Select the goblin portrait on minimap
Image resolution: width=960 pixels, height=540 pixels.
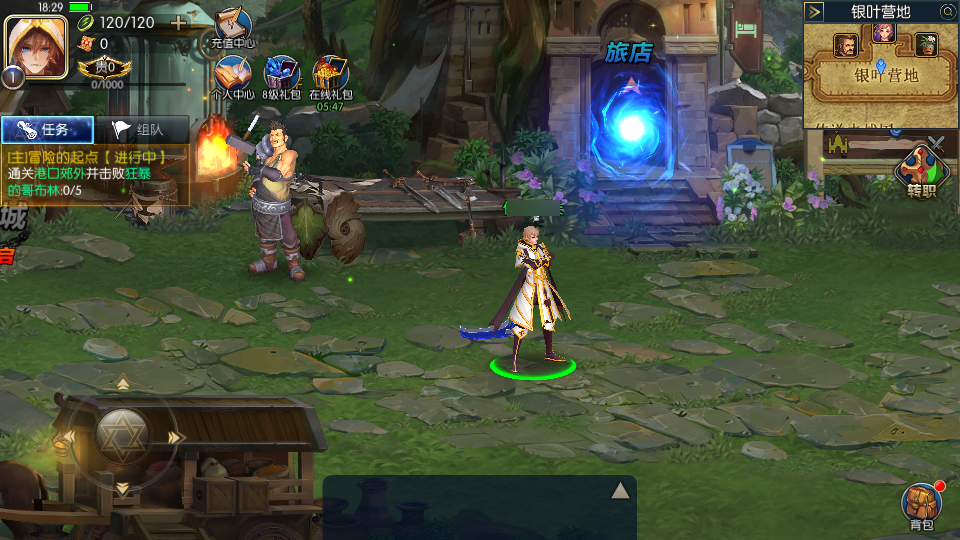[x=925, y=45]
